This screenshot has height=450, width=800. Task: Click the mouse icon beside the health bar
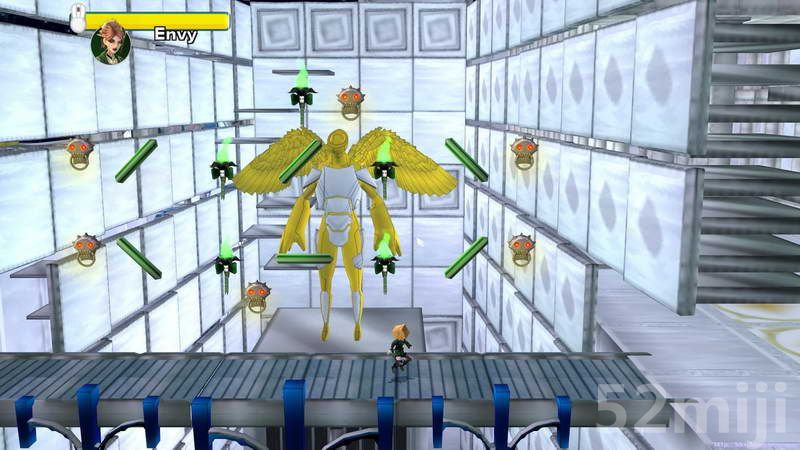pyautogui.click(x=77, y=16)
